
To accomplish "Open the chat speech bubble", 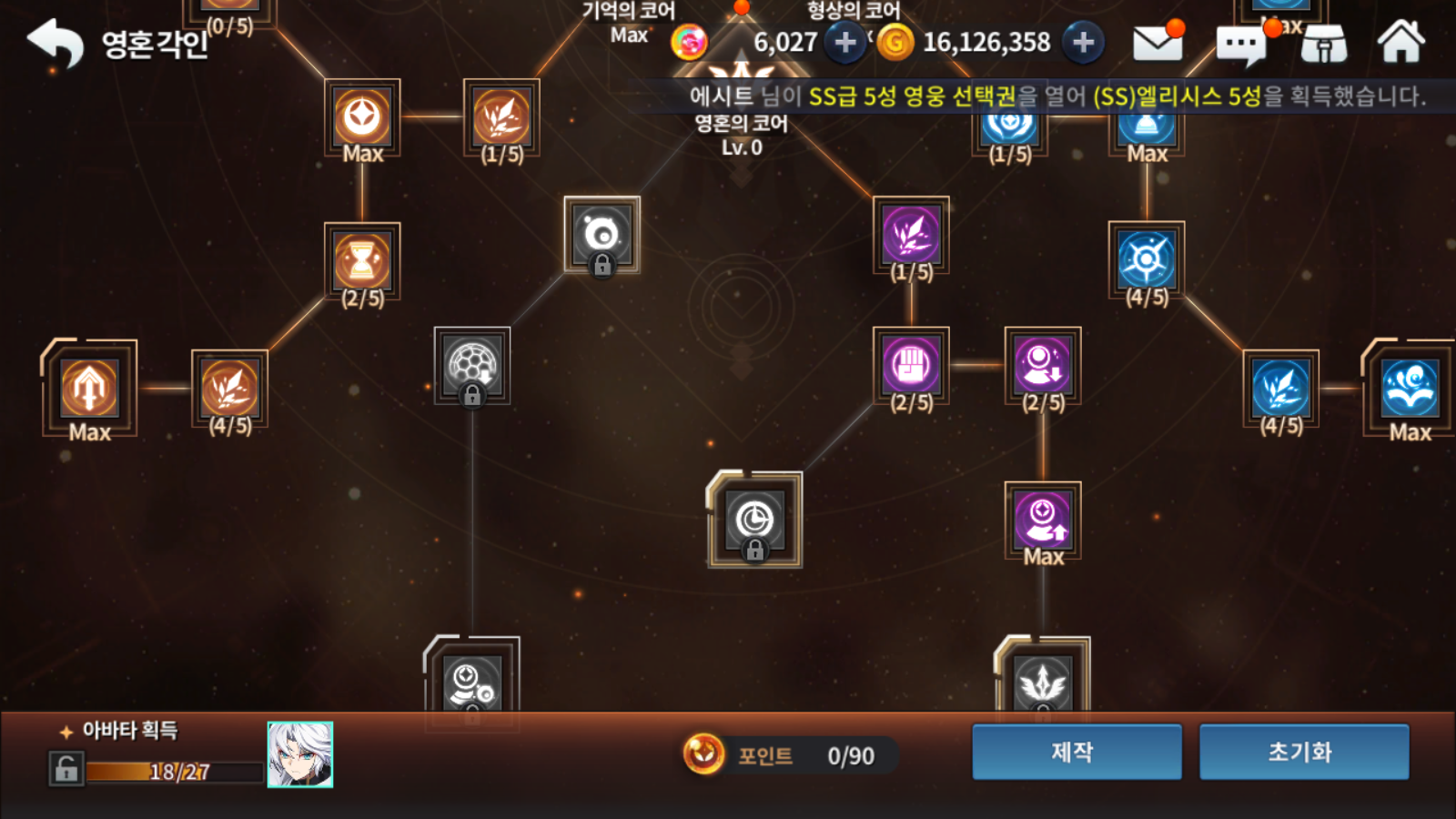I will [x=1241, y=45].
